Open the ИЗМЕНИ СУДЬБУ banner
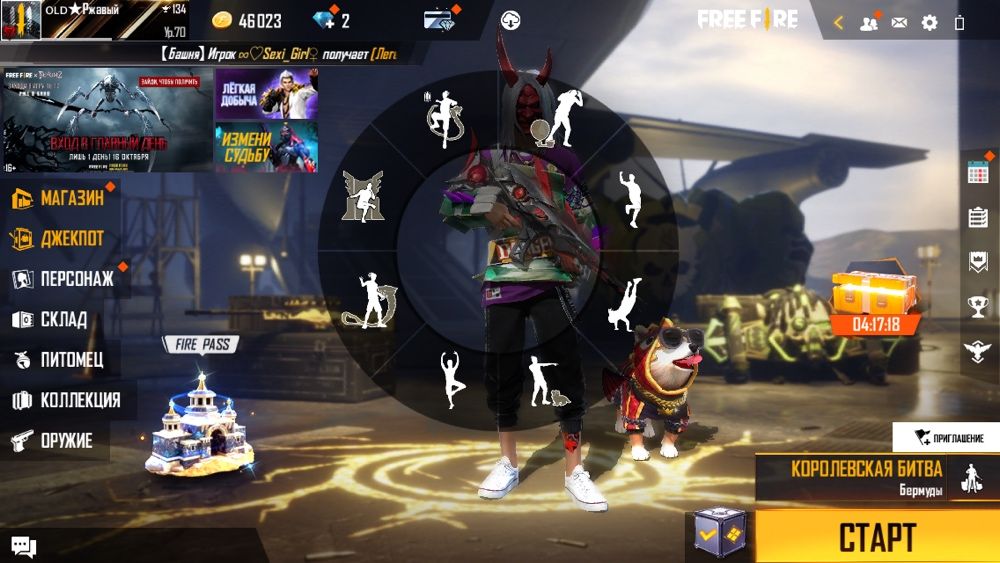Image resolution: width=1000 pixels, height=563 pixels. point(266,146)
